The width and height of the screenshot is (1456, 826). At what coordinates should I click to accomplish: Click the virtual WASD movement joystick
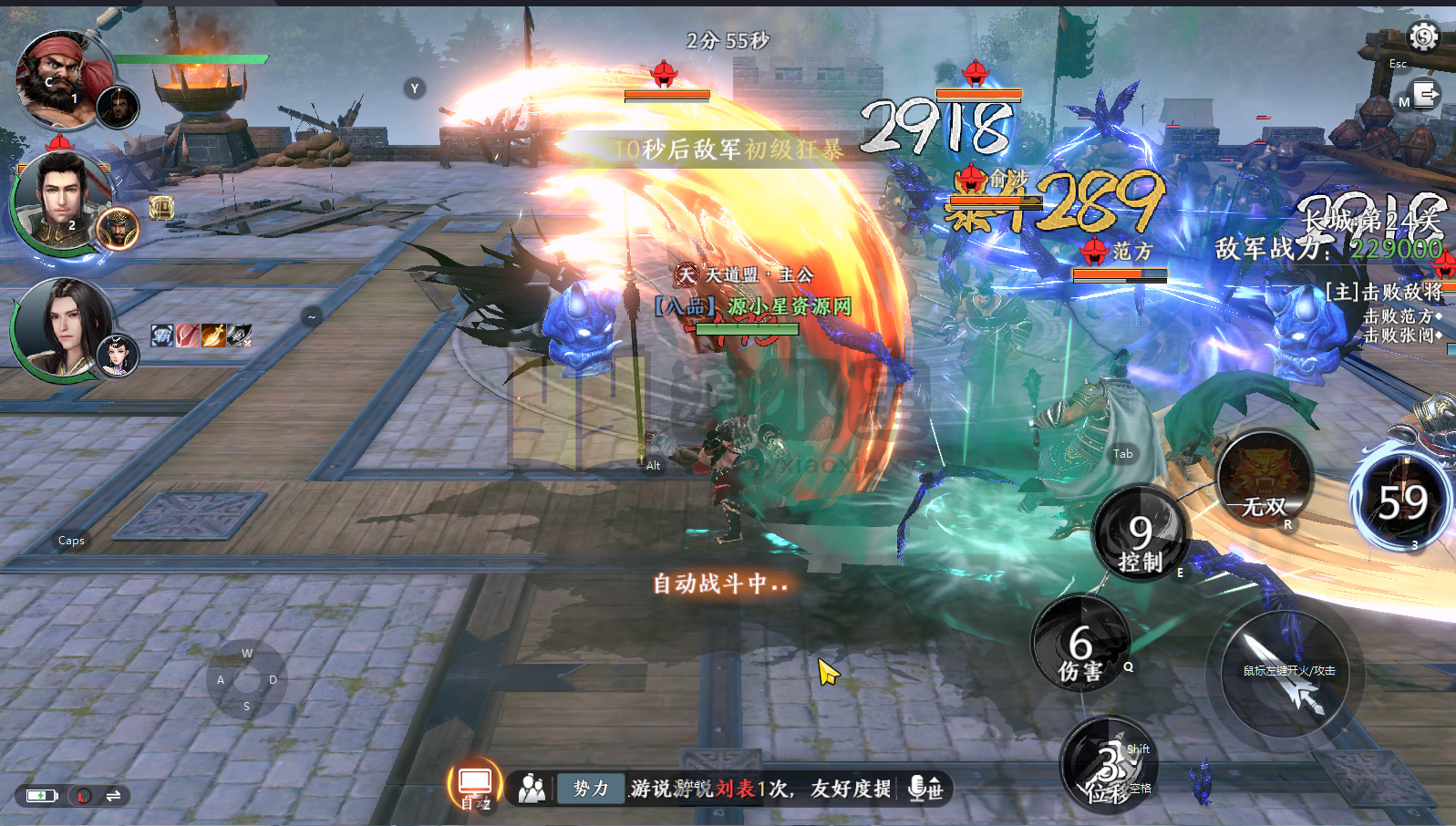pyautogui.click(x=247, y=680)
